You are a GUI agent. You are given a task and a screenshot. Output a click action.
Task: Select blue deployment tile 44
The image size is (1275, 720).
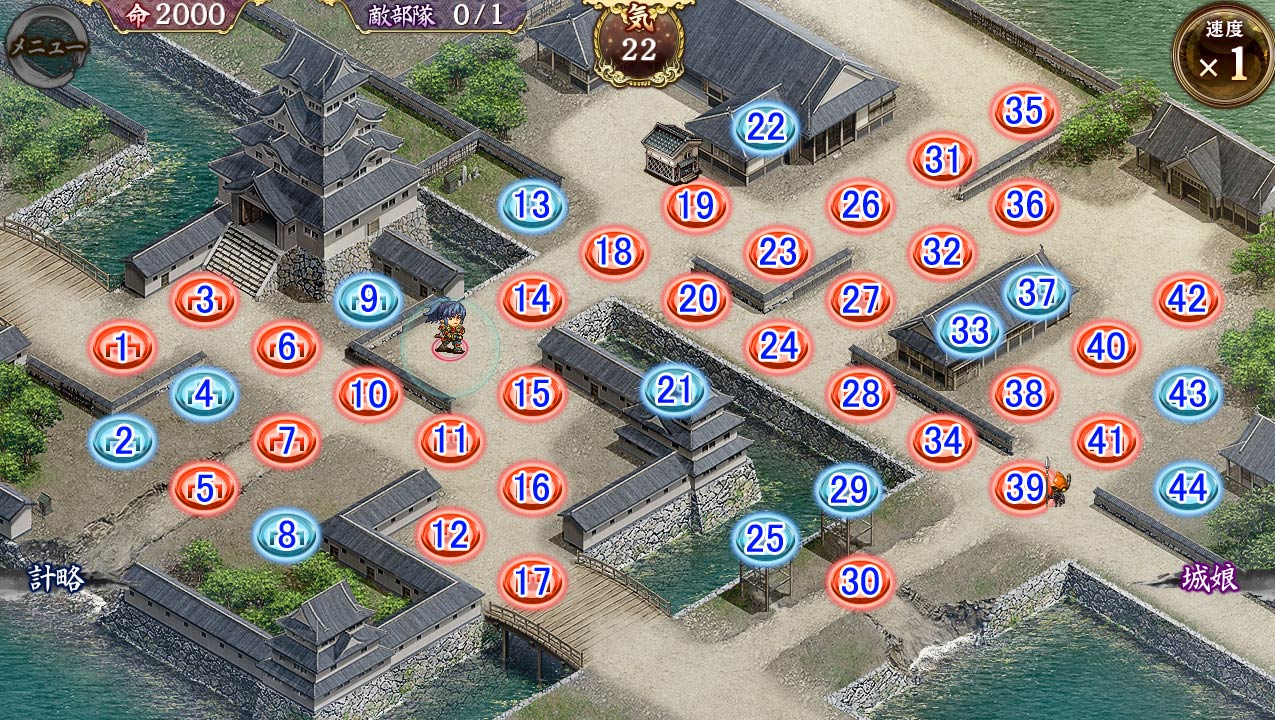tap(1188, 488)
